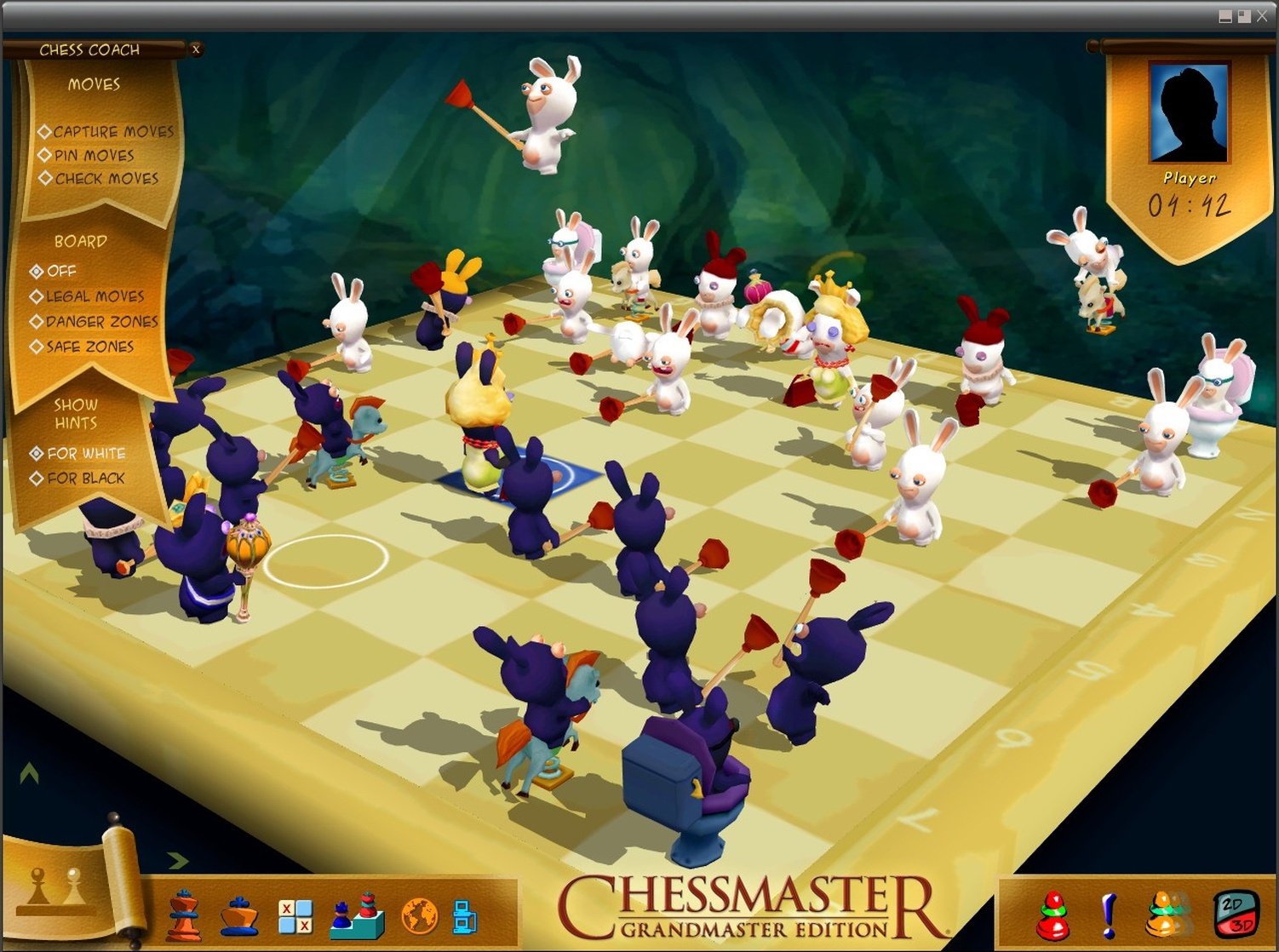Viewport: 1279px width, 952px height.
Task: Switch hints to For Black
Action: click(36, 479)
